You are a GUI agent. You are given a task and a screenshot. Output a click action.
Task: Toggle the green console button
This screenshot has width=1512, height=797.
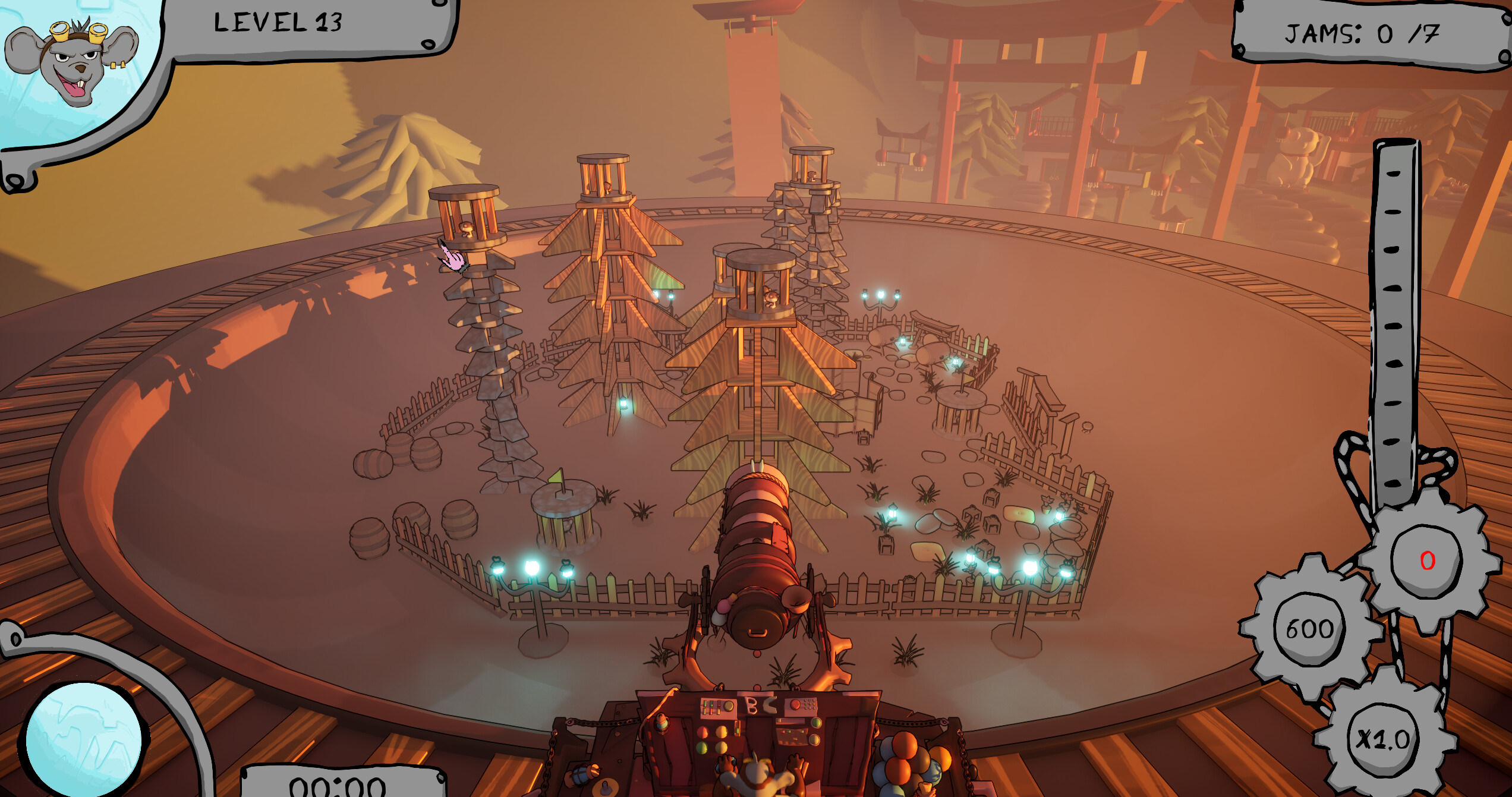pos(702,747)
